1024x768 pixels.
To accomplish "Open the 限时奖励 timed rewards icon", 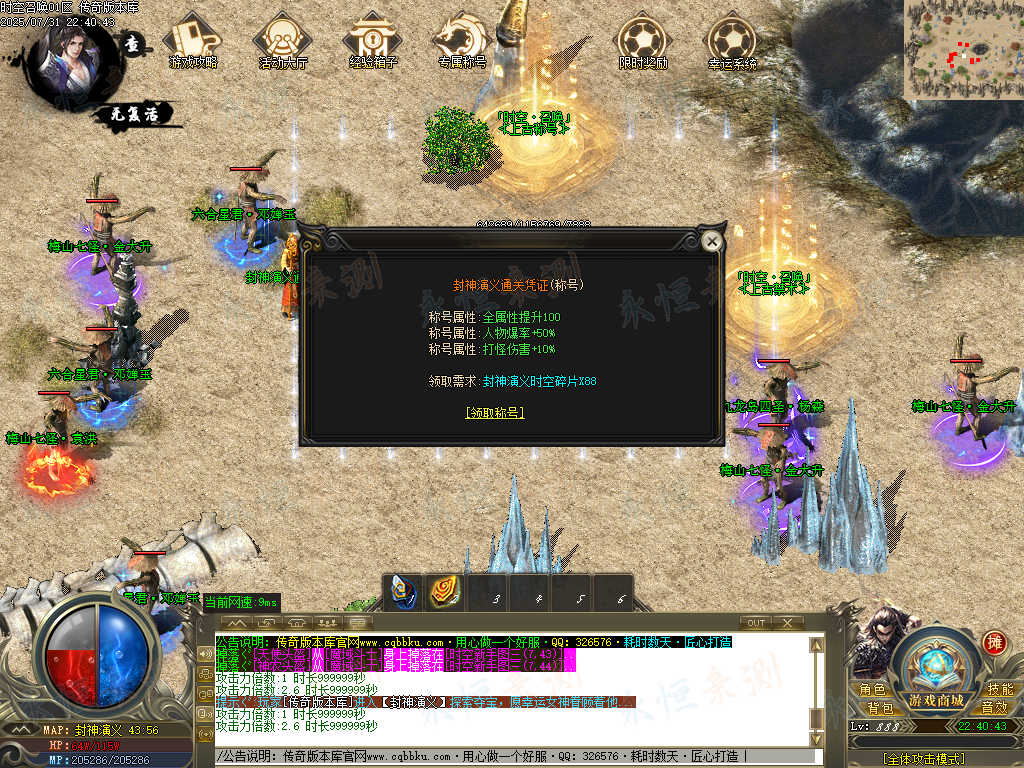I will pyautogui.click(x=643, y=40).
